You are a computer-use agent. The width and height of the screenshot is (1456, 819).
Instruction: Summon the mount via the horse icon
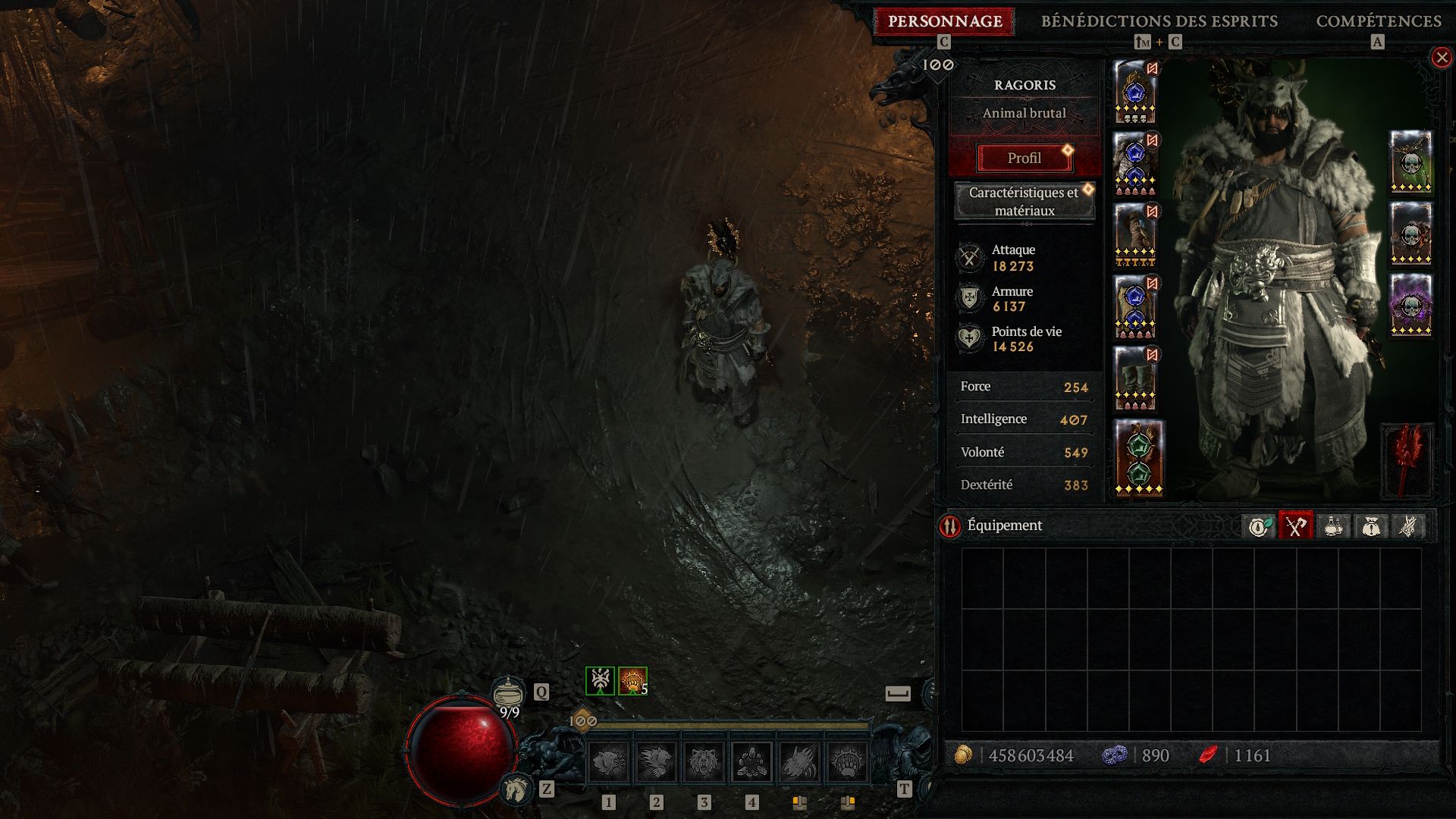click(x=516, y=789)
